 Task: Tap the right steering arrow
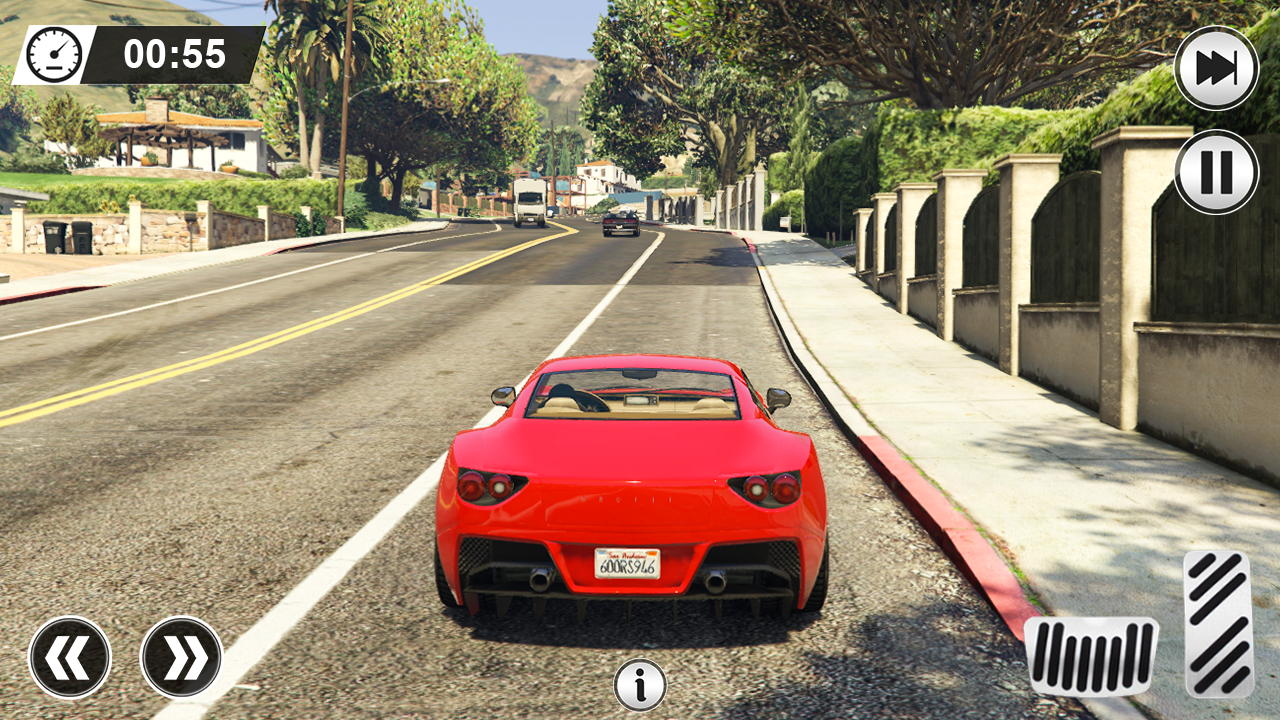click(182, 657)
